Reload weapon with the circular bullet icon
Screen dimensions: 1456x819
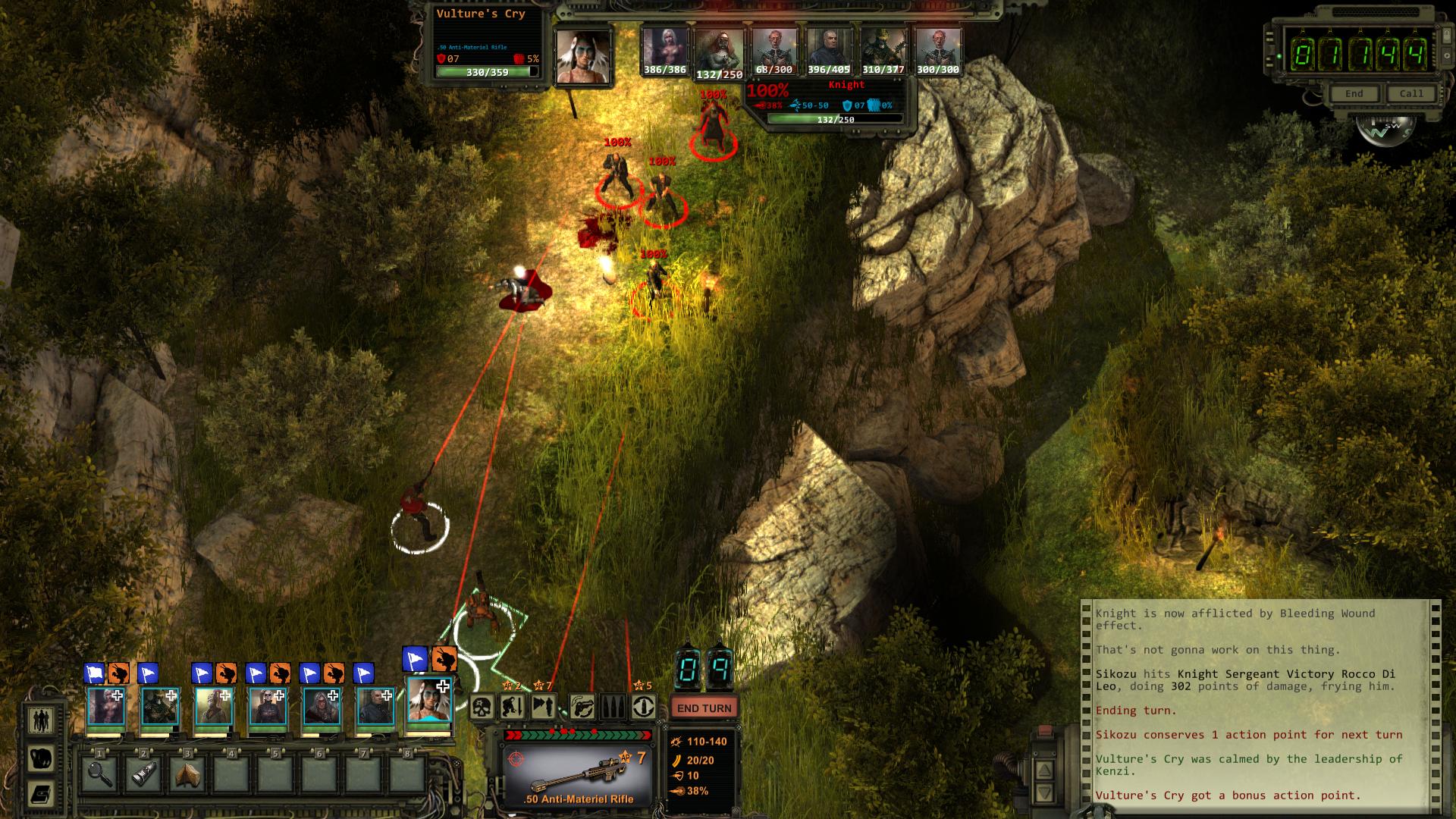(x=644, y=708)
